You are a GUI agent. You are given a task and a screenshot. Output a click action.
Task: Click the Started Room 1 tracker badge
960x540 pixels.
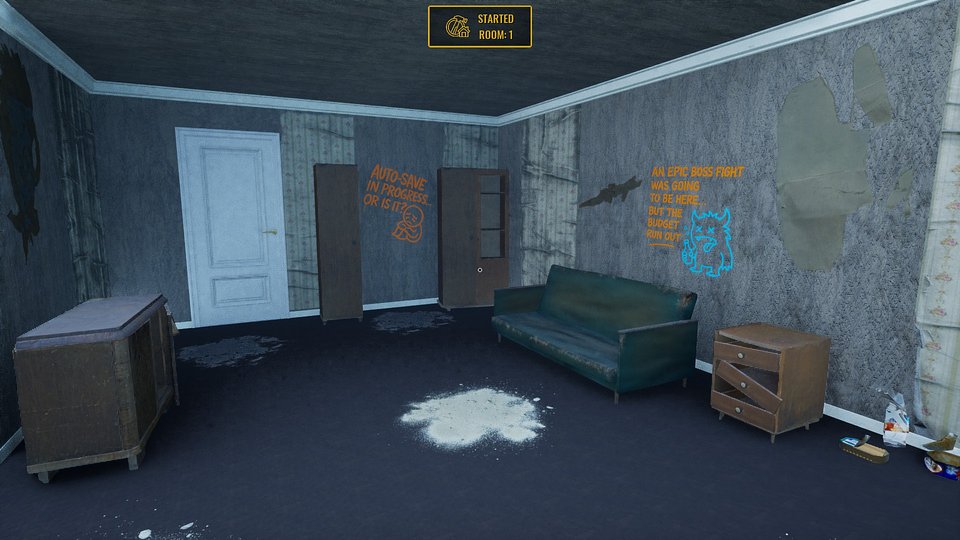pos(480,27)
